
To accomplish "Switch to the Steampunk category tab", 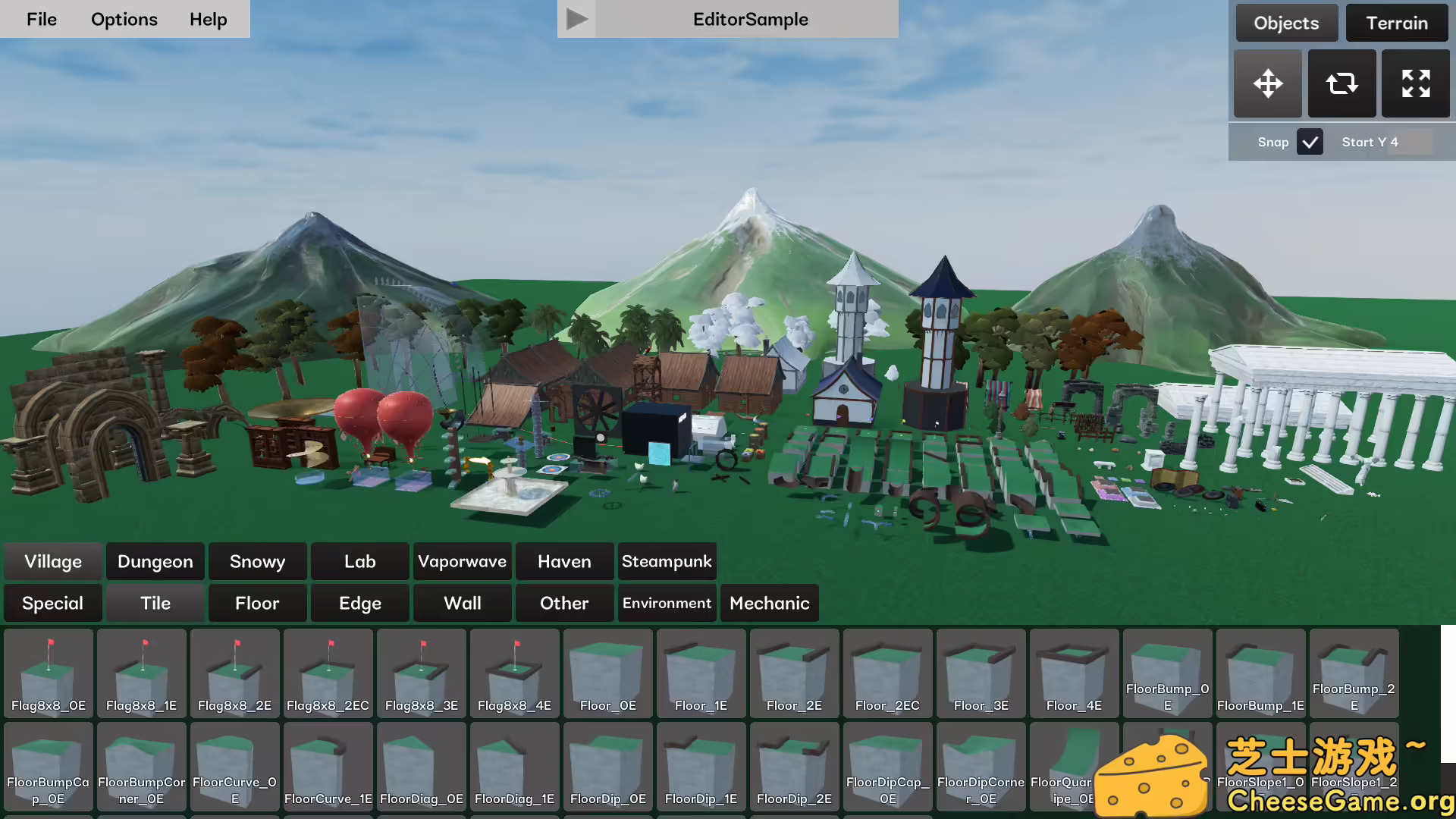I will click(x=667, y=561).
